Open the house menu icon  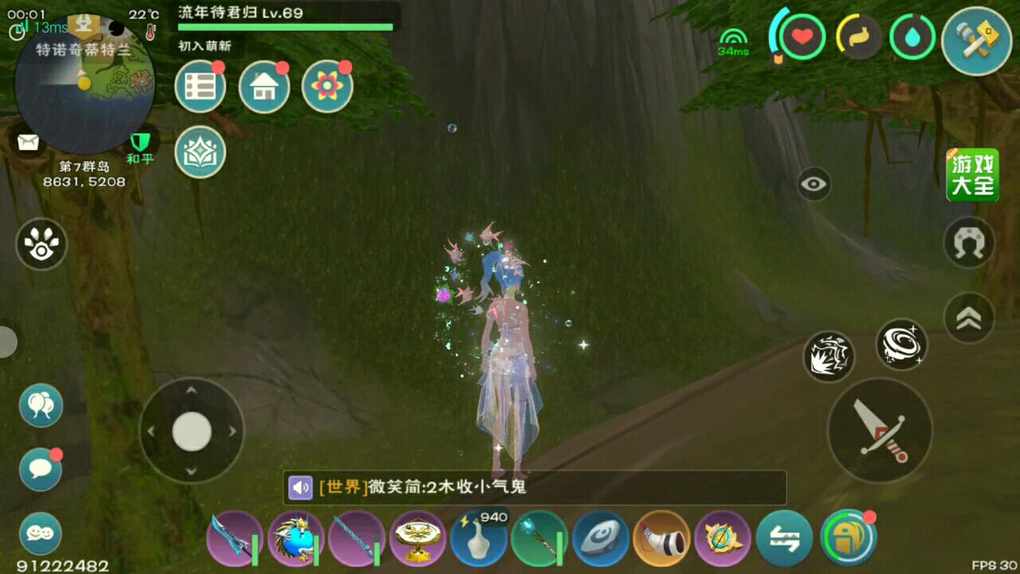point(264,87)
